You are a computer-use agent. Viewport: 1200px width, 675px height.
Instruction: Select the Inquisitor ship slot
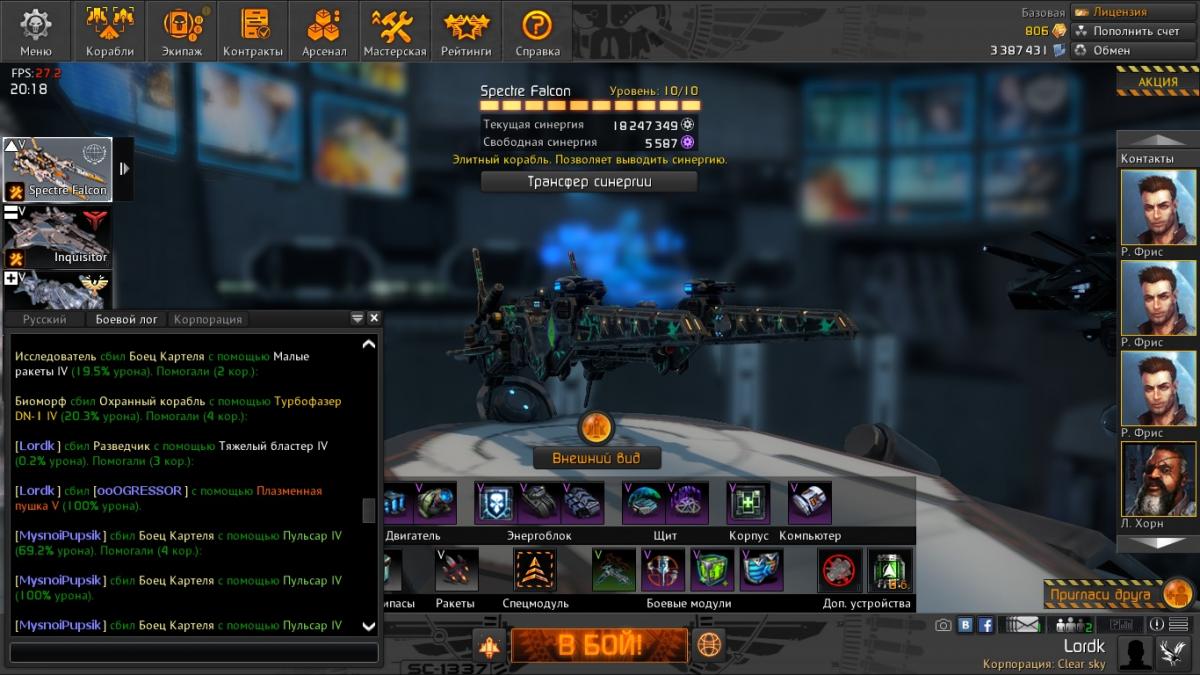point(58,236)
